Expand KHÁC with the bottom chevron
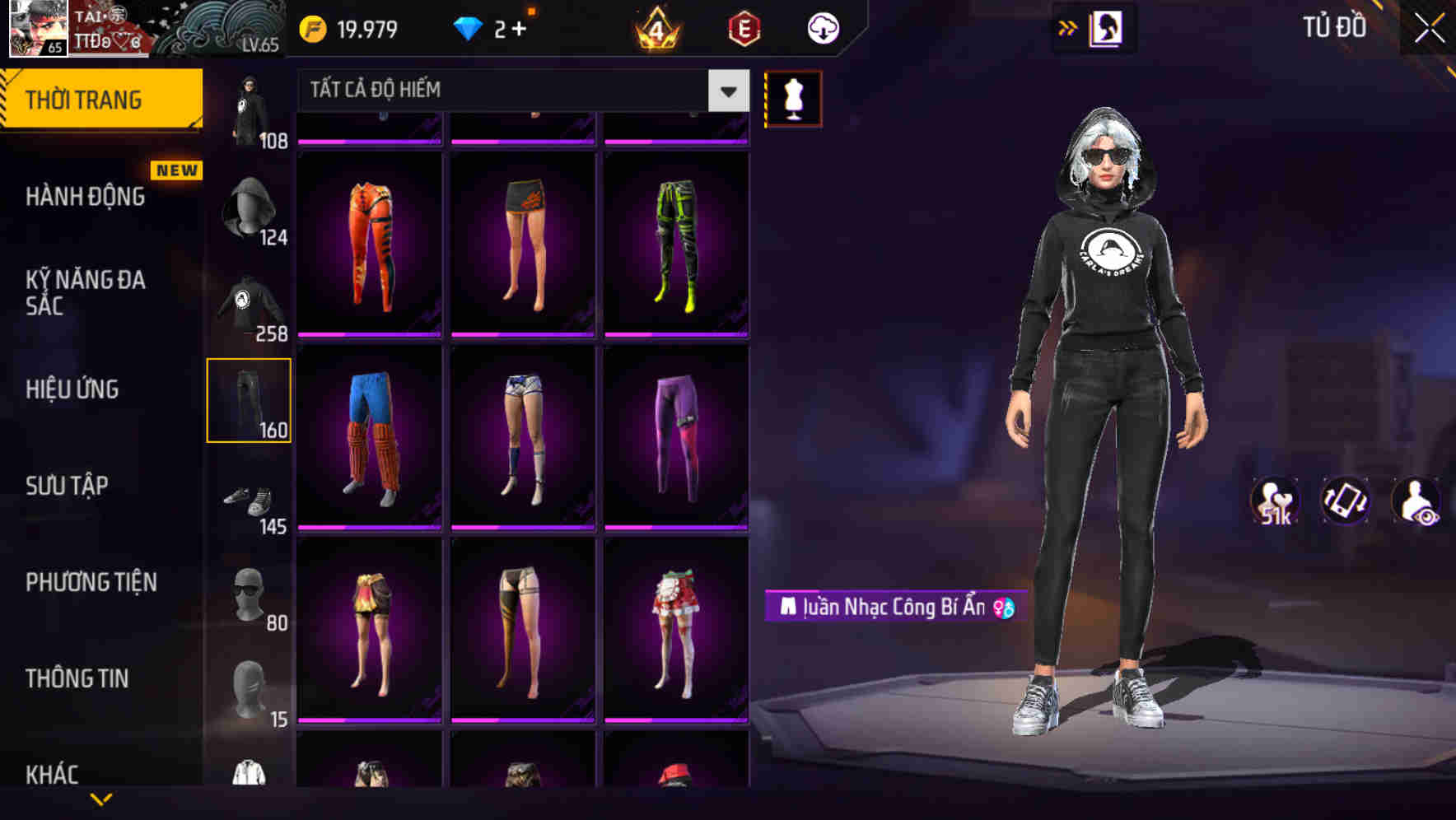The height and width of the screenshot is (820, 1456). click(x=101, y=799)
